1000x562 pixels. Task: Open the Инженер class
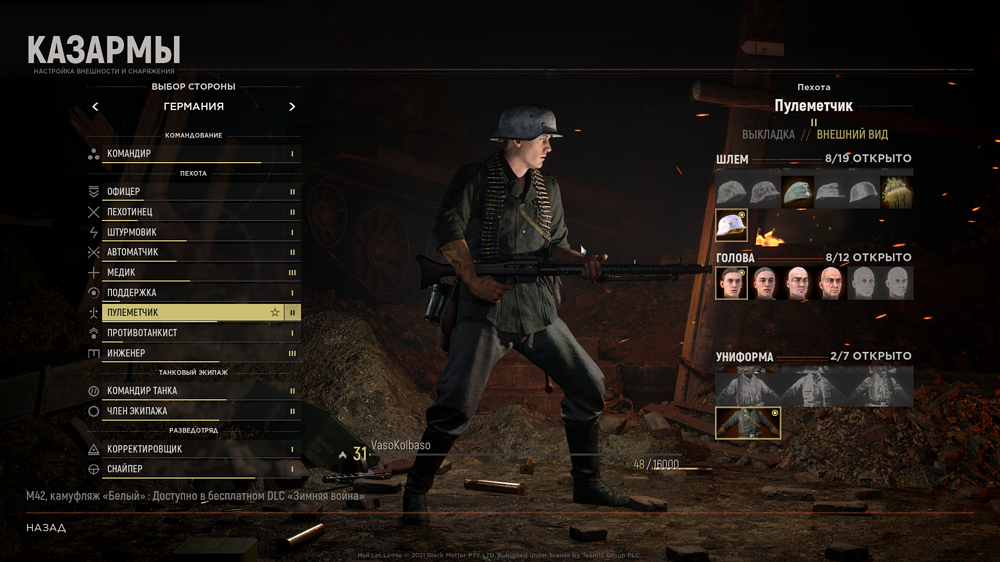click(192, 353)
